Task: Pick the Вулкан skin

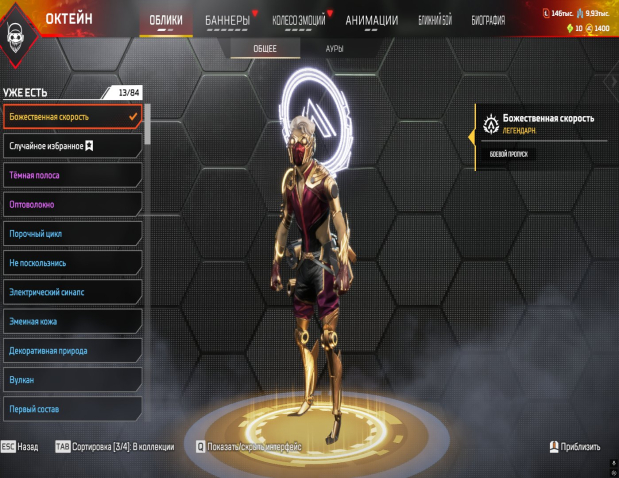Action: 72,380
